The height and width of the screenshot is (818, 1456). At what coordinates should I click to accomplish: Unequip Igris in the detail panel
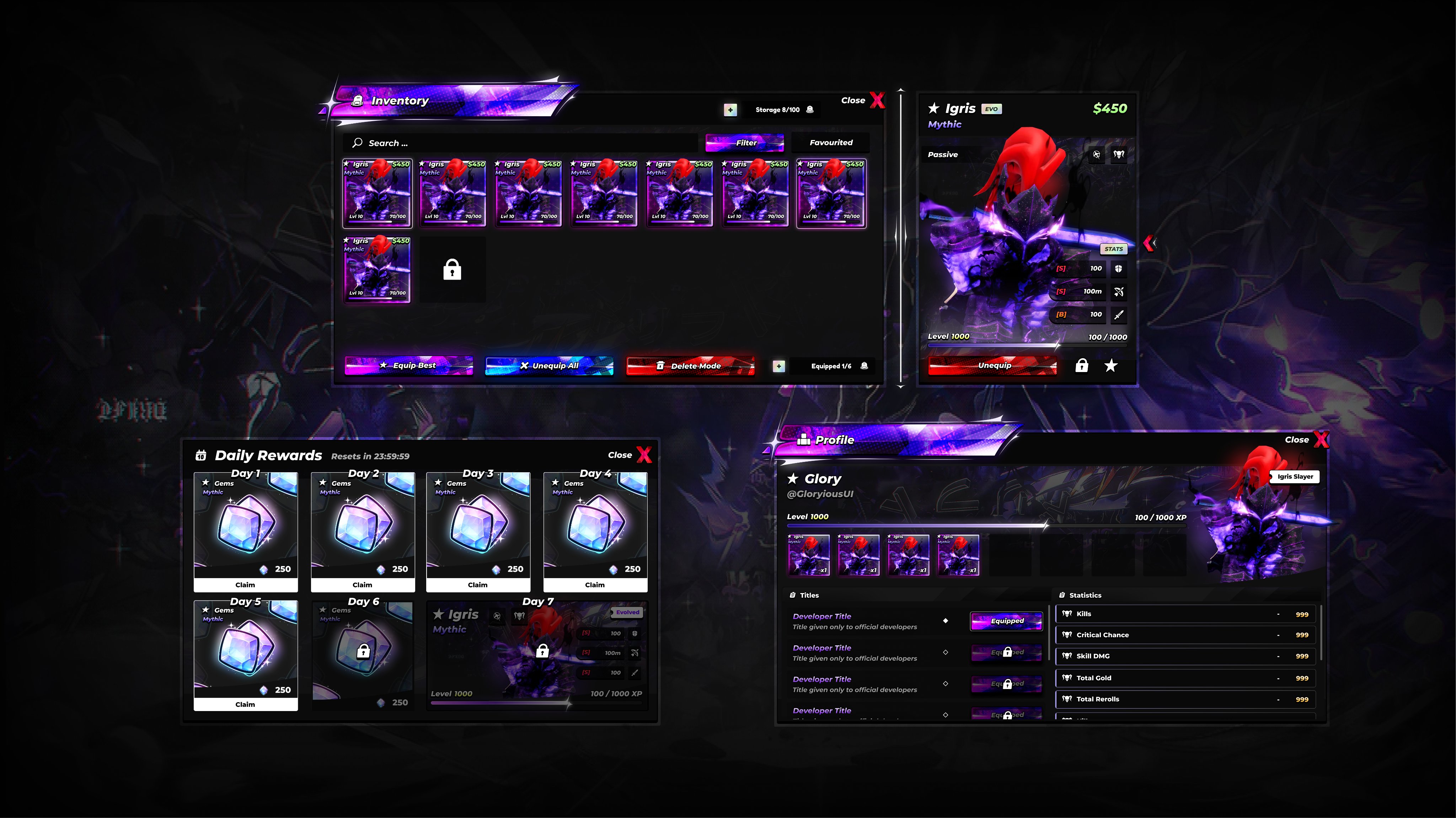point(992,366)
